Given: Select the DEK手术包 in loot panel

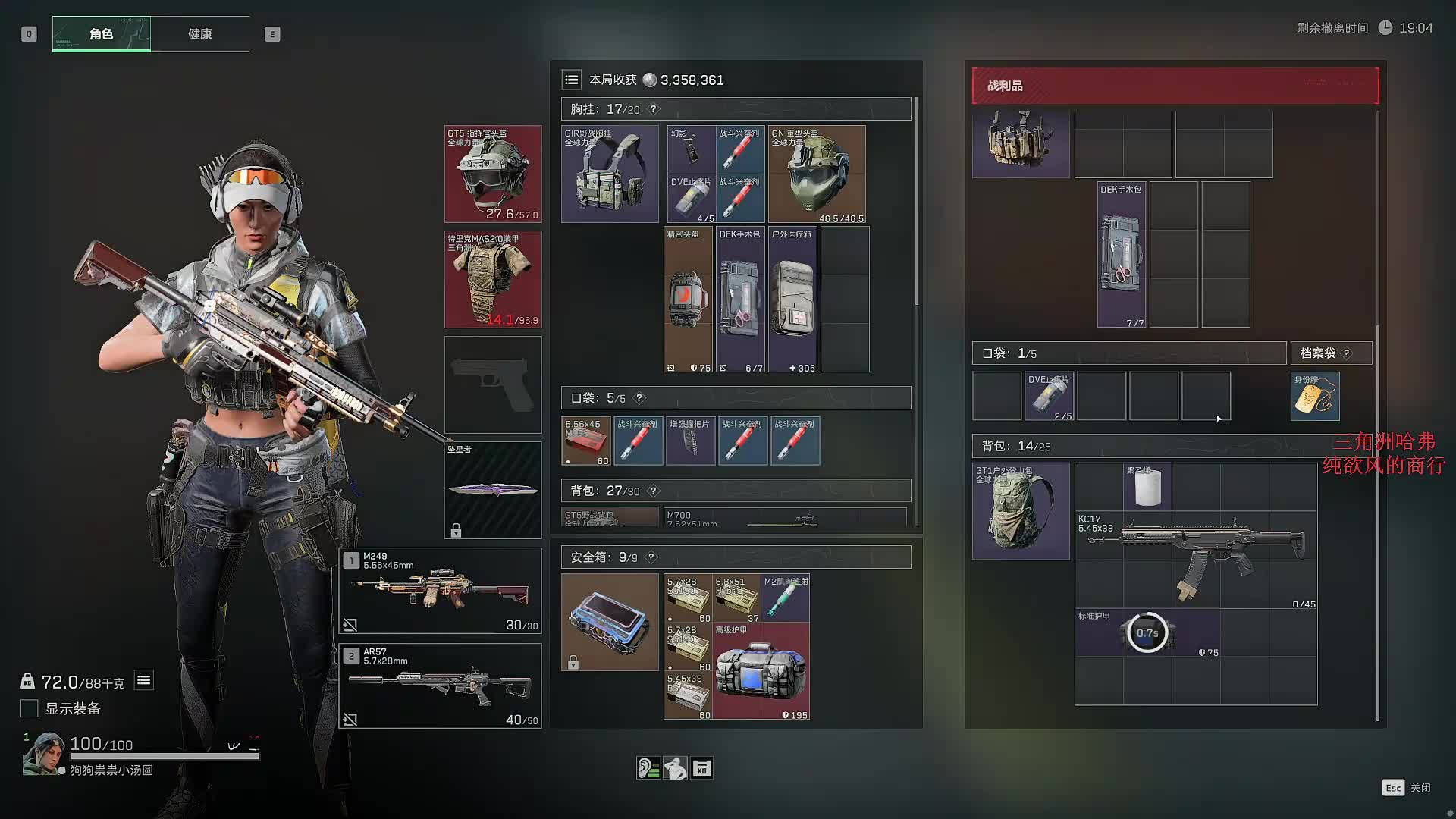Looking at the screenshot, I should pyautogui.click(x=1121, y=255).
